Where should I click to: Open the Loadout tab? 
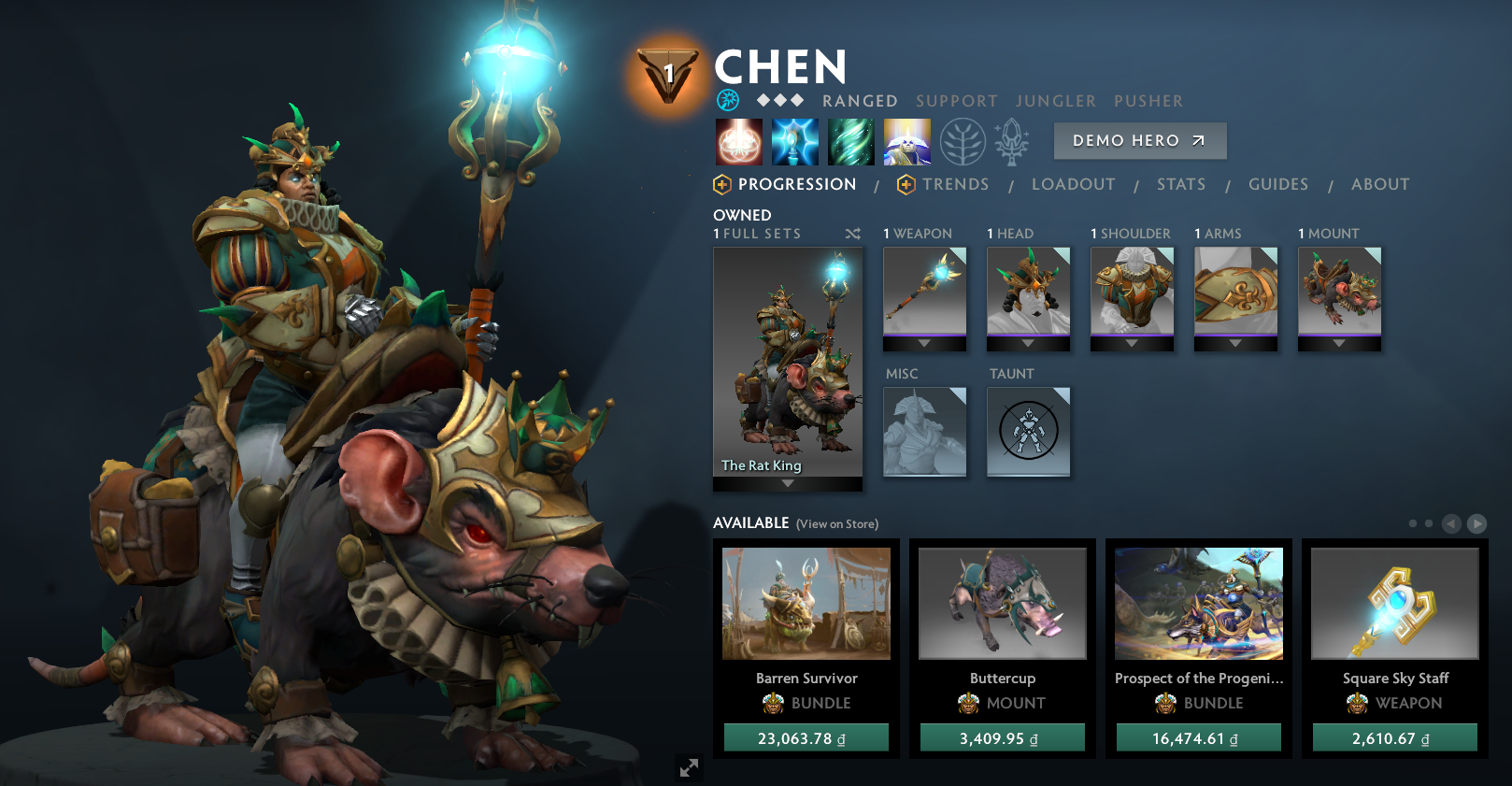click(1074, 184)
